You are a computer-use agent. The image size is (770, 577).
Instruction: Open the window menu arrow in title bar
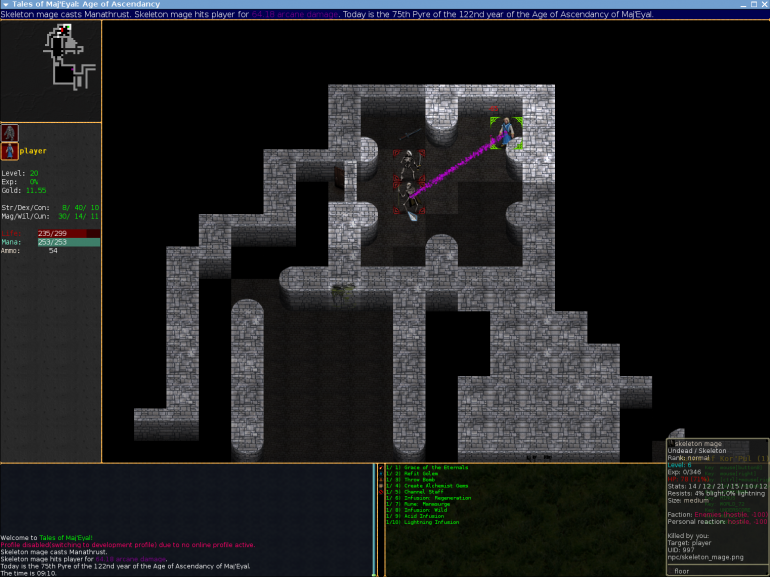[x=6, y=4]
